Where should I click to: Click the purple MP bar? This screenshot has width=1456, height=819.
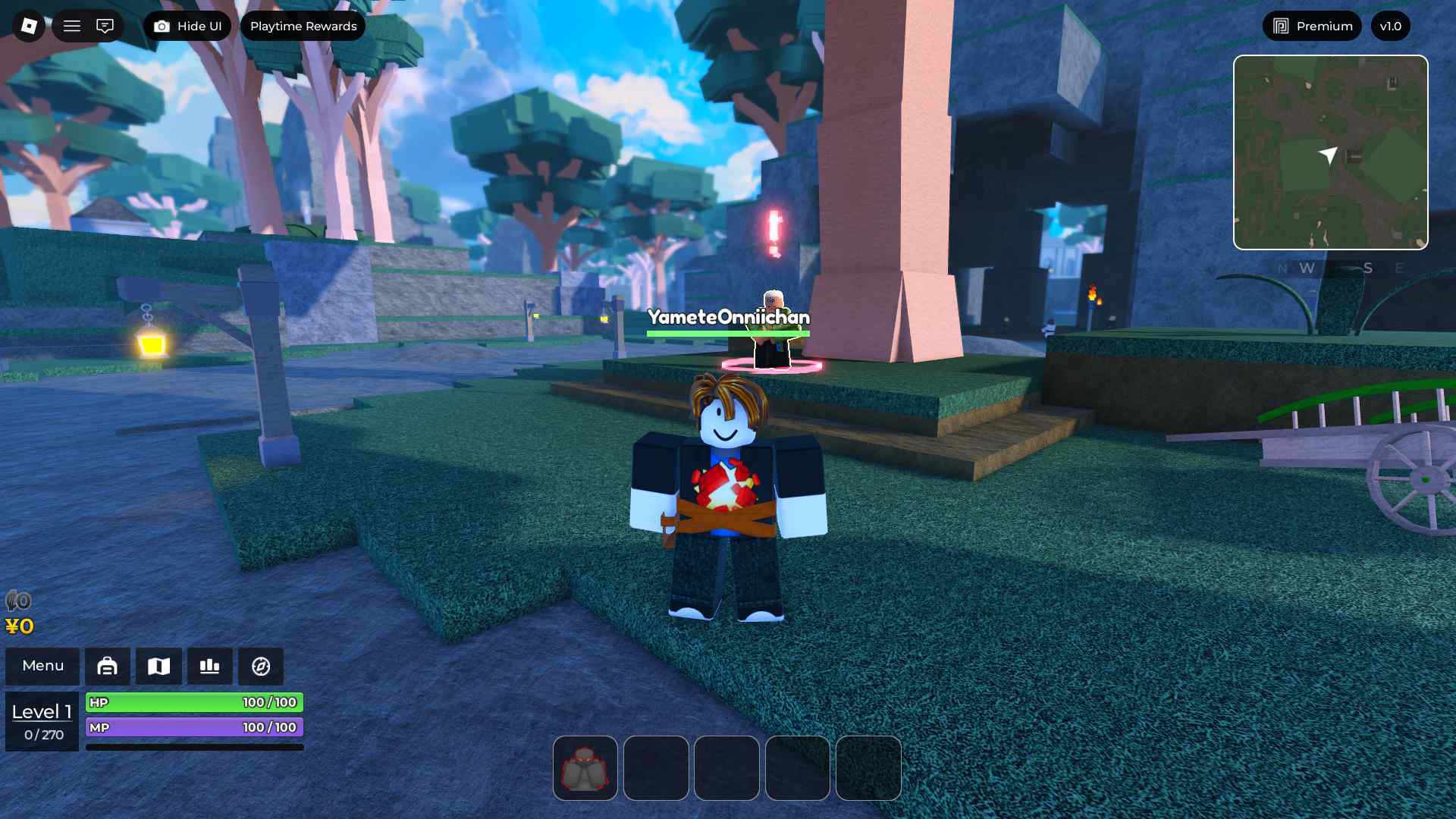[194, 727]
